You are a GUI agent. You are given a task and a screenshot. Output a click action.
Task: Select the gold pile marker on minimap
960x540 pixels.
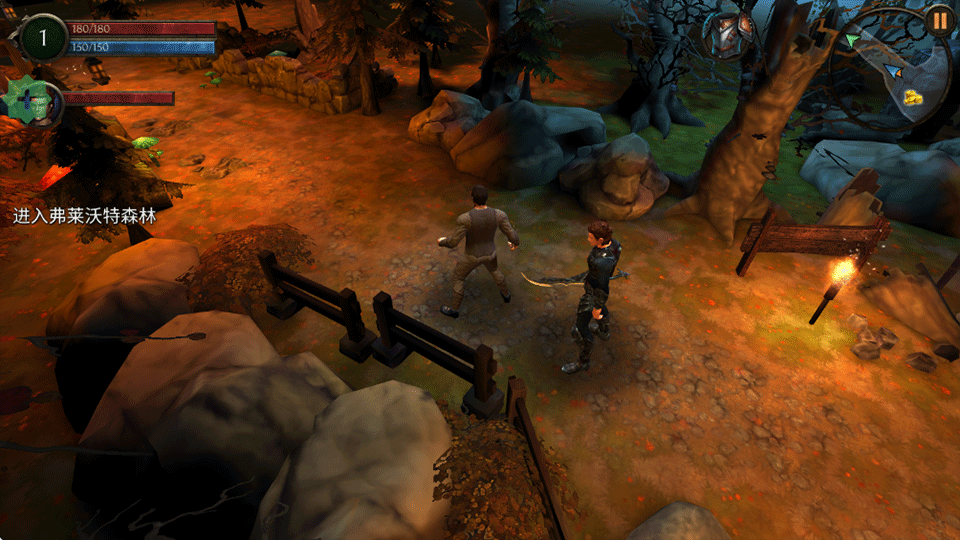(x=913, y=97)
